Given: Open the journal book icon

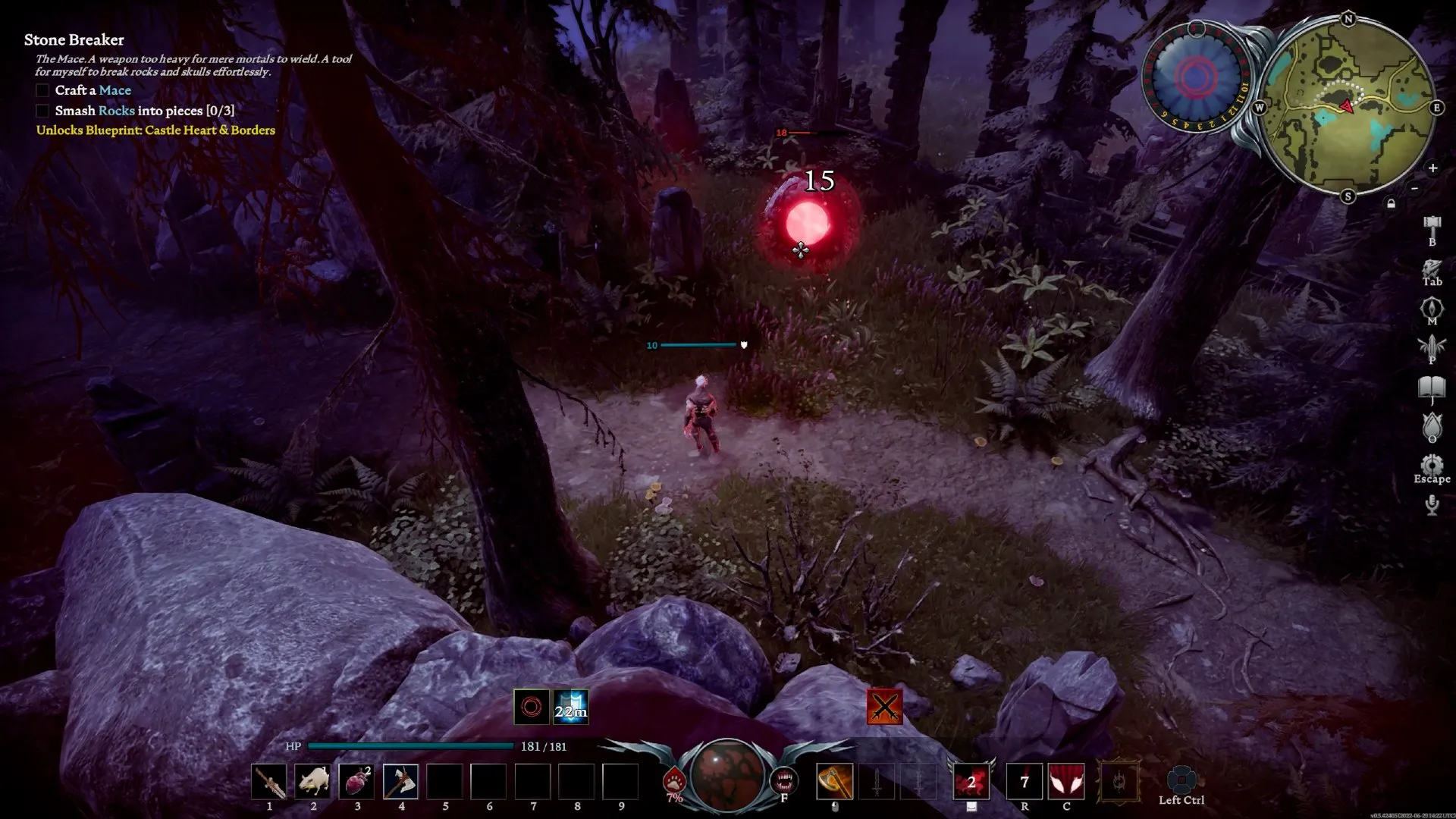Looking at the screenshot, I should pyautogui.click(x=1432, y=389).
